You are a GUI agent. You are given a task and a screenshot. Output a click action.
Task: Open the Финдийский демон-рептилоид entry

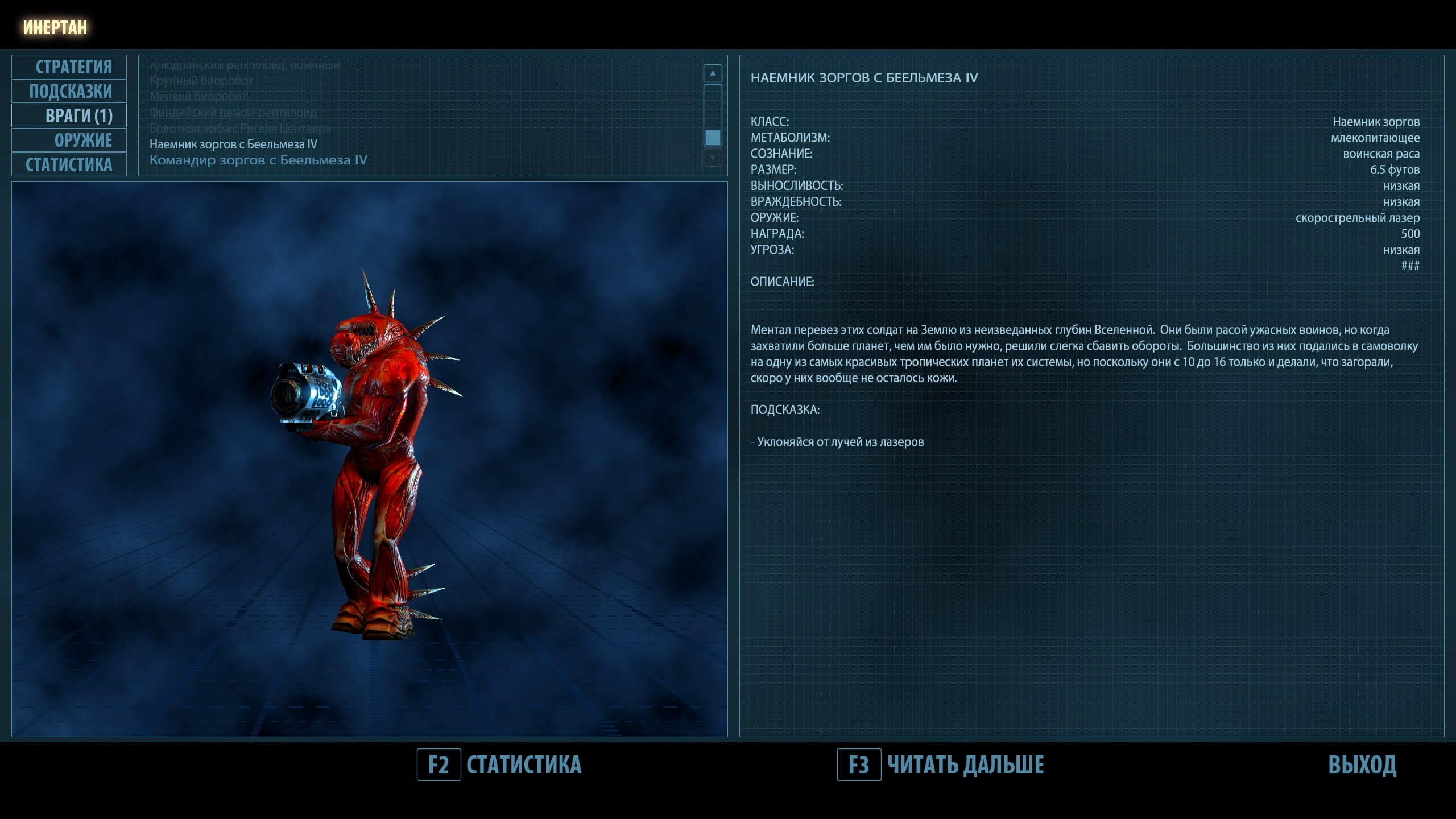tap(233, 113)
